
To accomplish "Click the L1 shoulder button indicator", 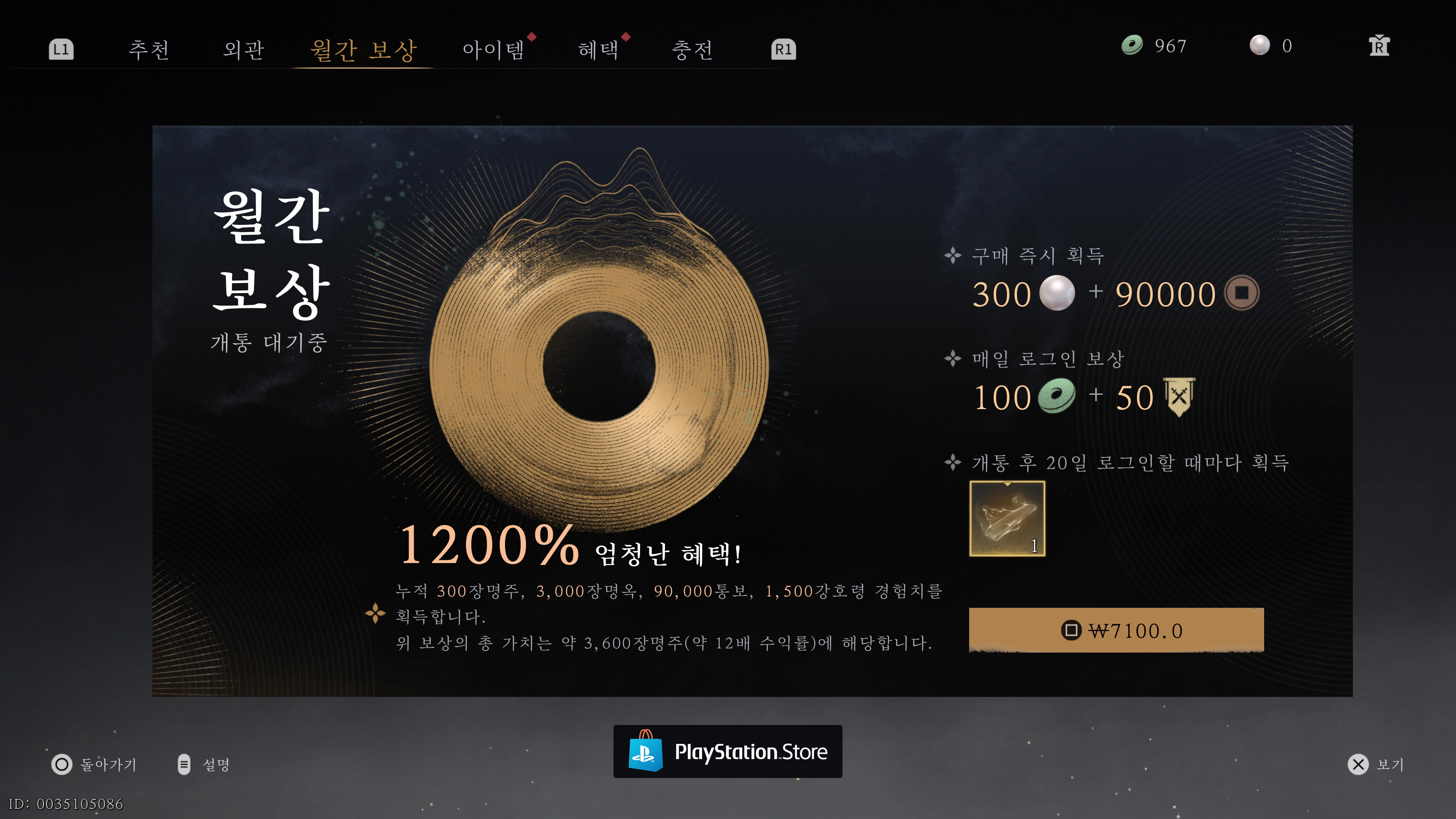I will (x=61, y=50).
